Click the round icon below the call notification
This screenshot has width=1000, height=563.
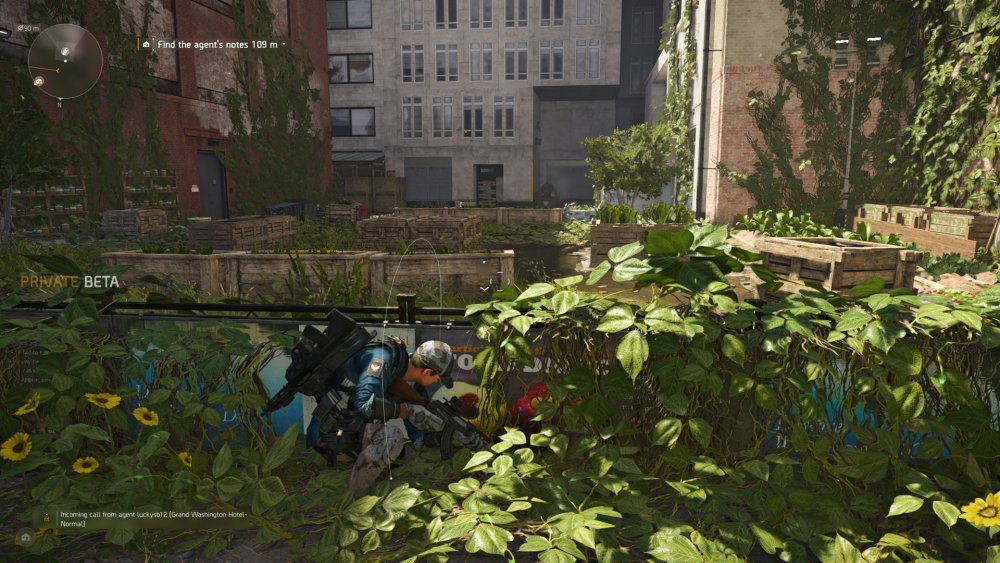tap(25, 538)
